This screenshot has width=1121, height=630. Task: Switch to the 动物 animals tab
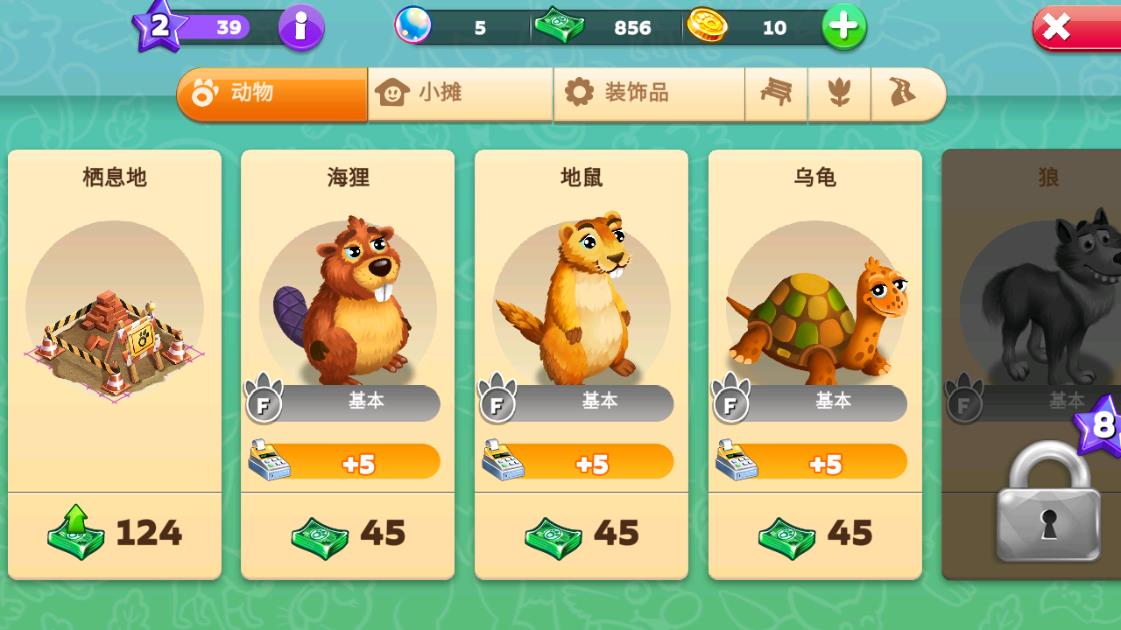click(x=272, y=94)
